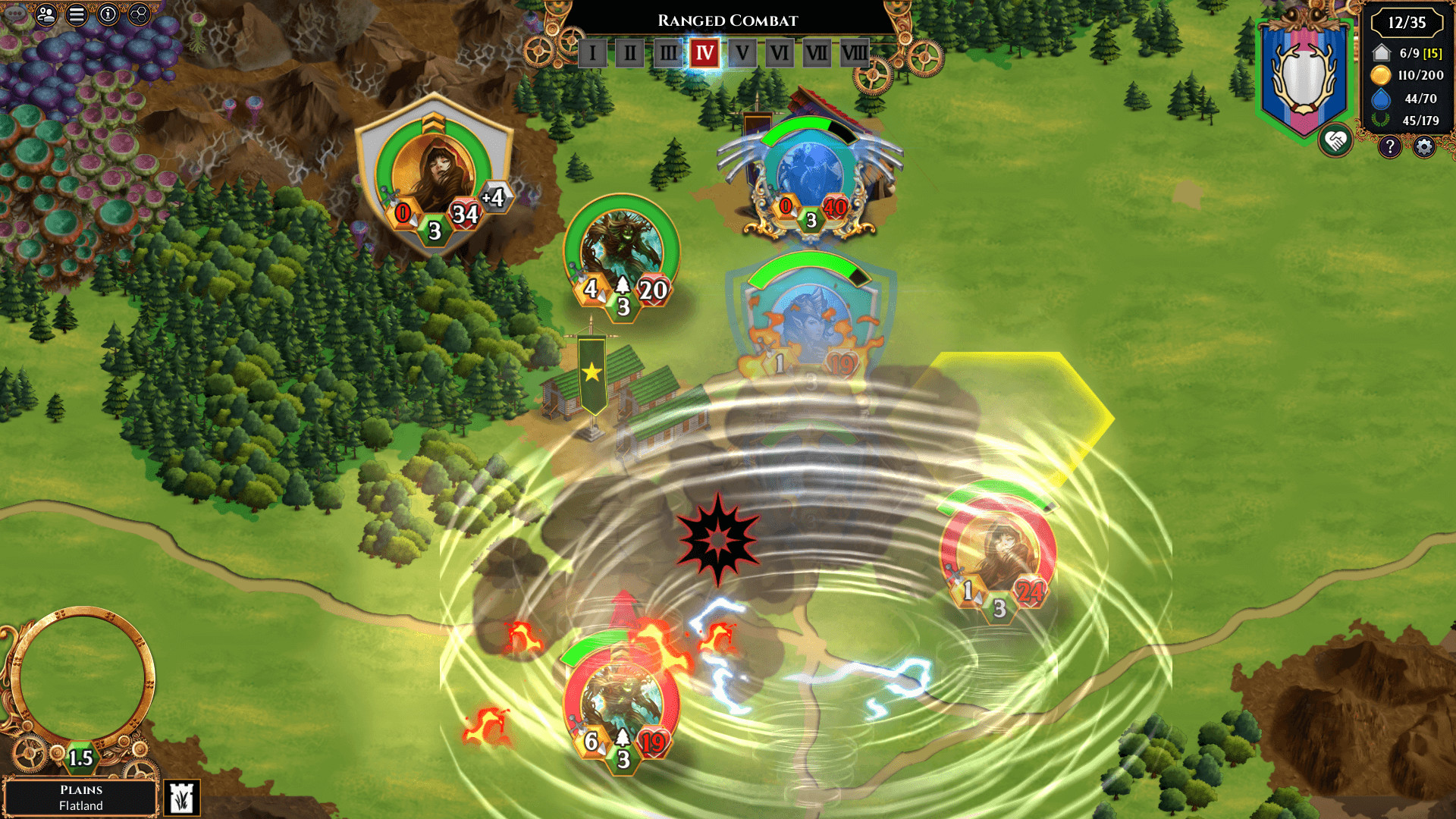Open the settings gear button
This screenshot has width=1456, height=819.
[1423, 146]
